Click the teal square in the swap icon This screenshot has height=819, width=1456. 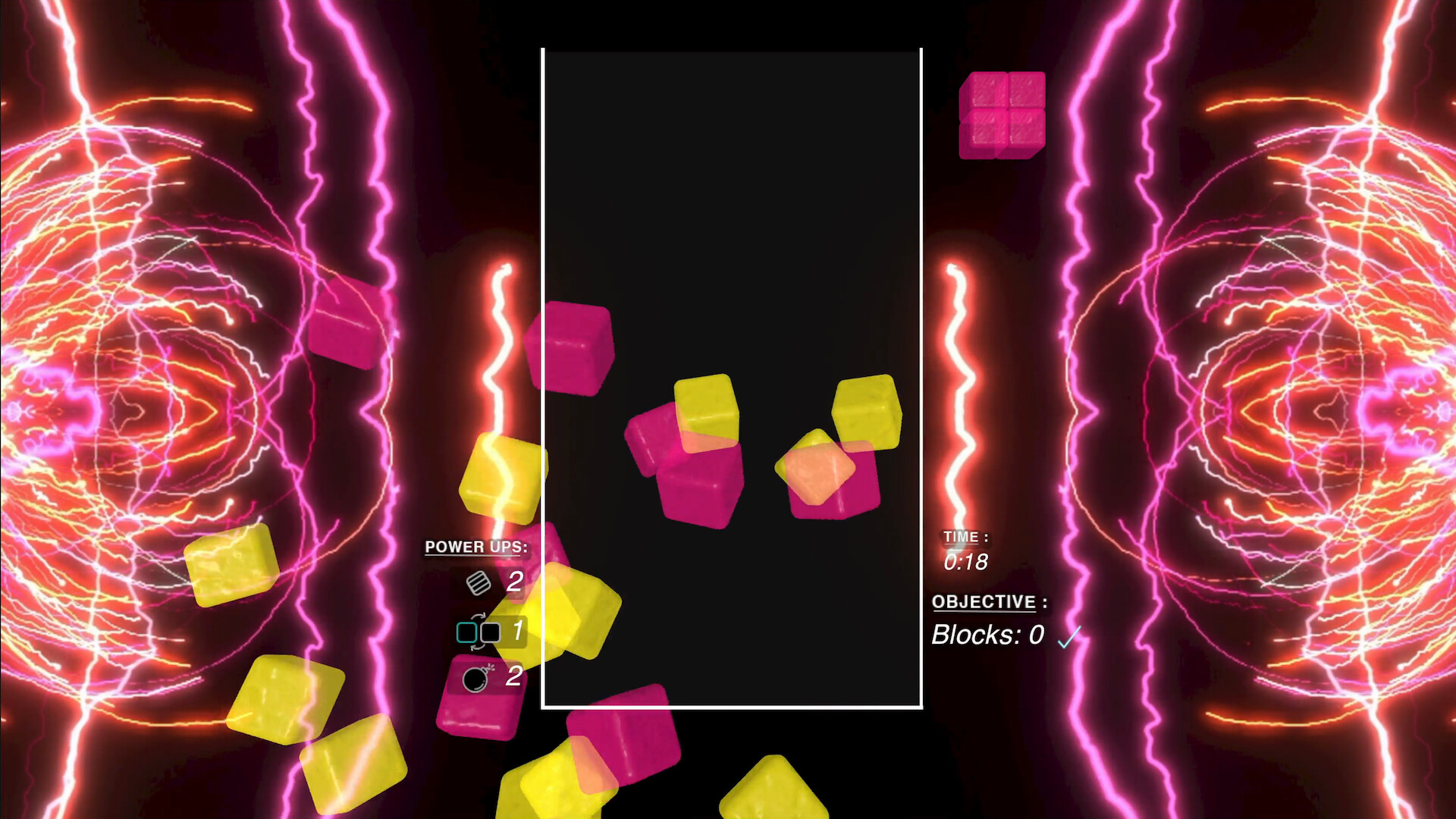(466, 632)
